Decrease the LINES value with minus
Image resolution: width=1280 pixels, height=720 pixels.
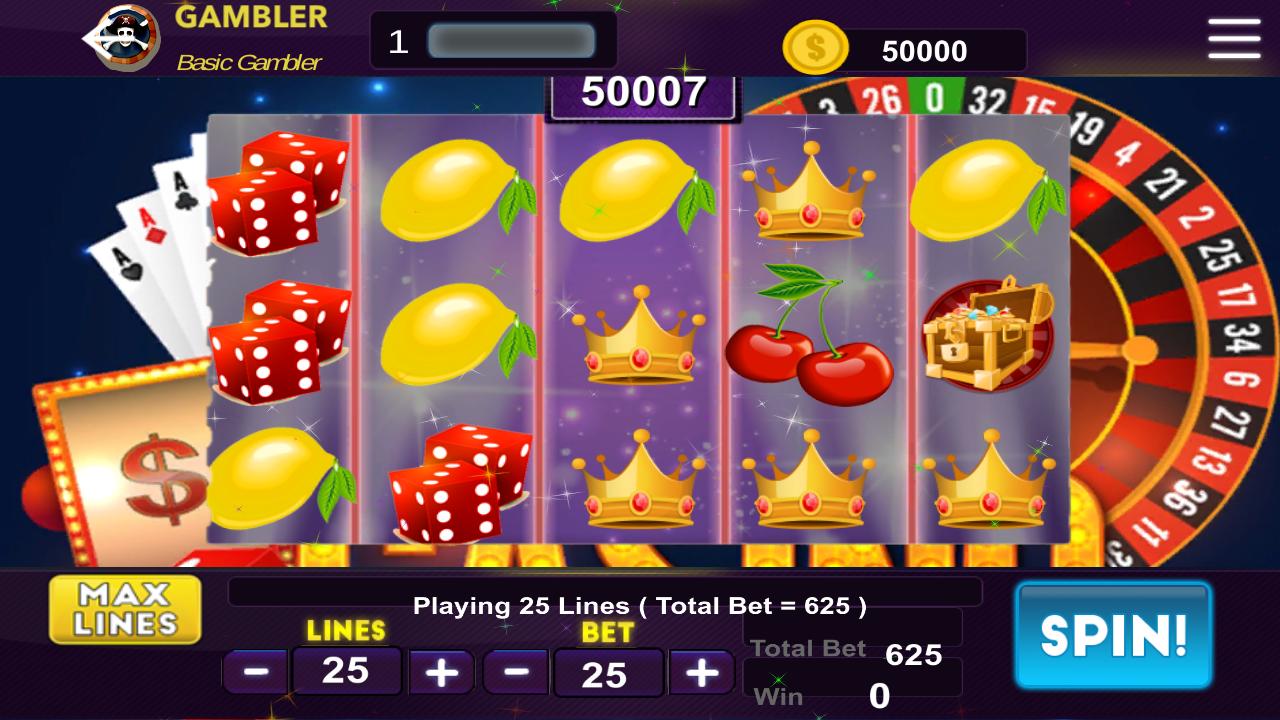(255, 672)
